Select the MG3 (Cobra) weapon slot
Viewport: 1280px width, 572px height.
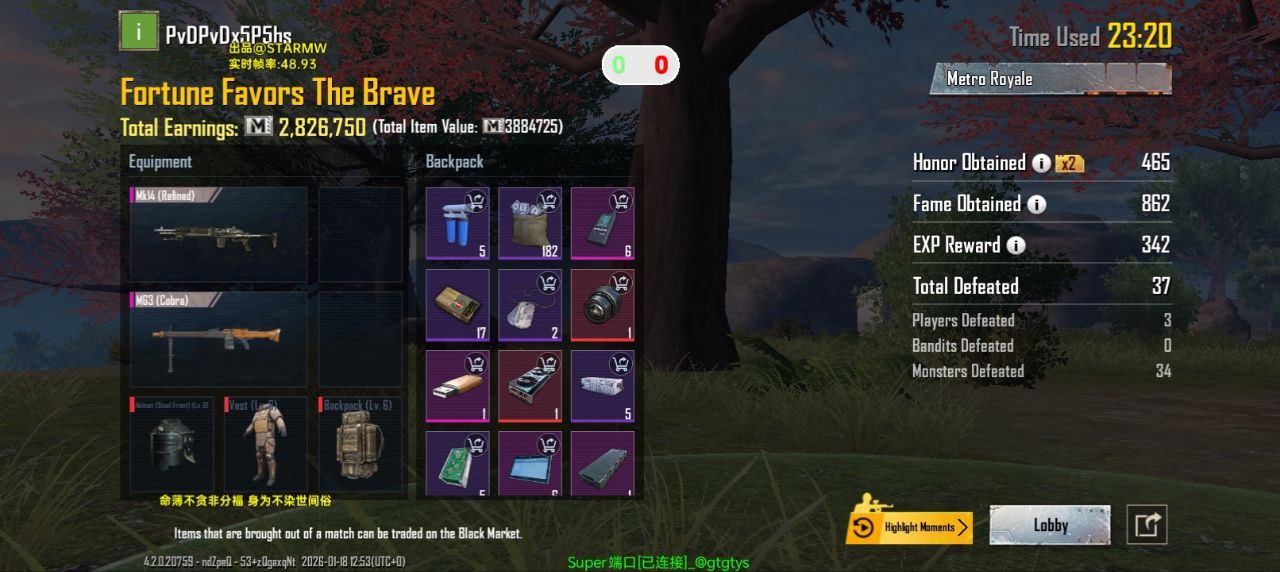click(218, 340)
